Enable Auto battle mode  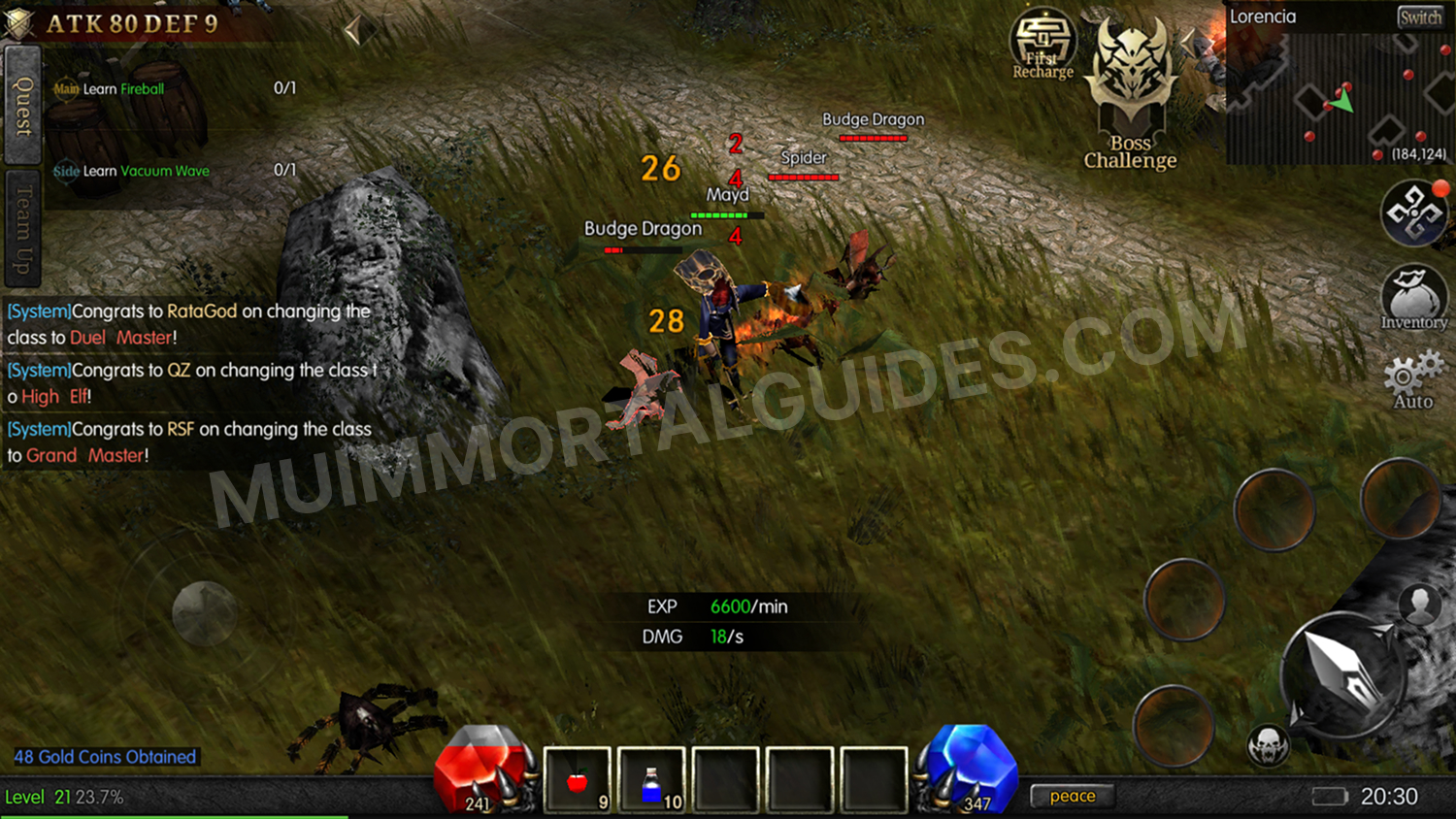(x=1410, y=380)
